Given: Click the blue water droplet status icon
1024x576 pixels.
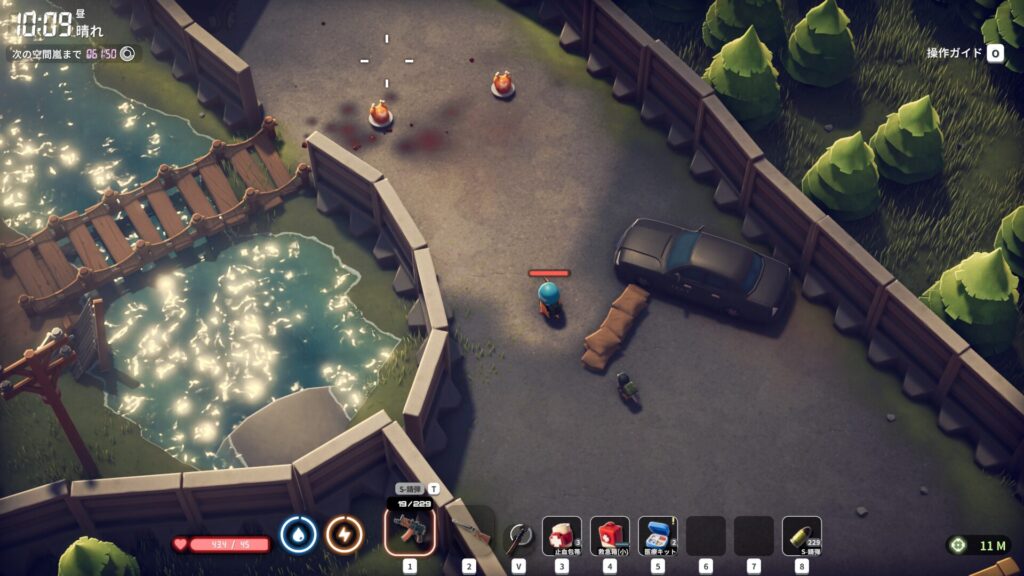Looking at the screenshot, I should point(298,535).
